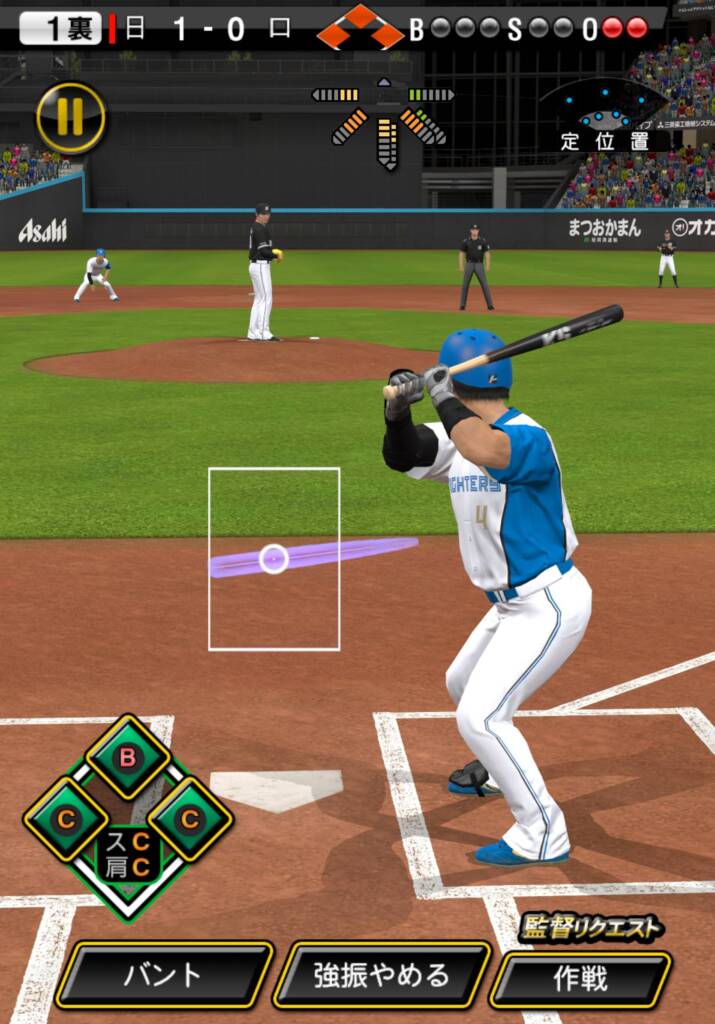715x1024 pixels.
Task: Pause the game with the yellow pause button
Action: click(x=70, y=117)
